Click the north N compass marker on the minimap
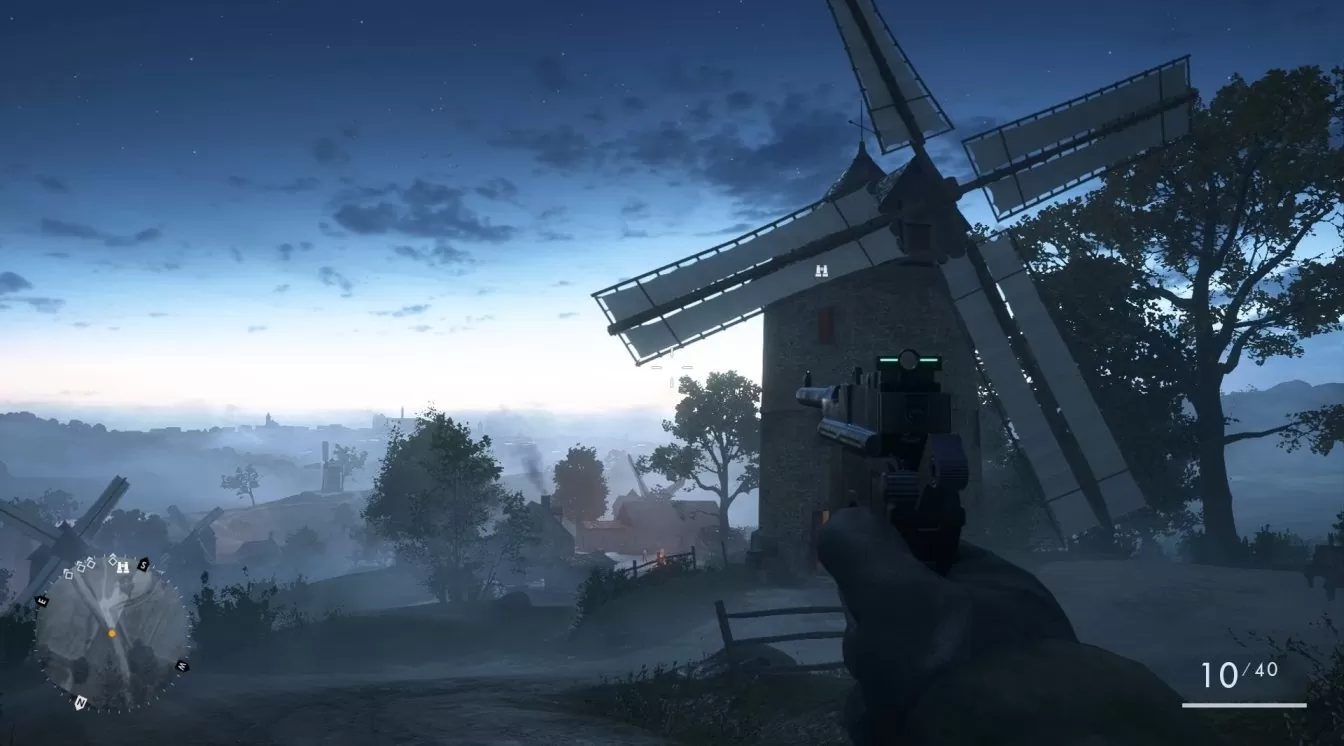The width and height of the screenshot is (1344, 746). pos(79,702)
